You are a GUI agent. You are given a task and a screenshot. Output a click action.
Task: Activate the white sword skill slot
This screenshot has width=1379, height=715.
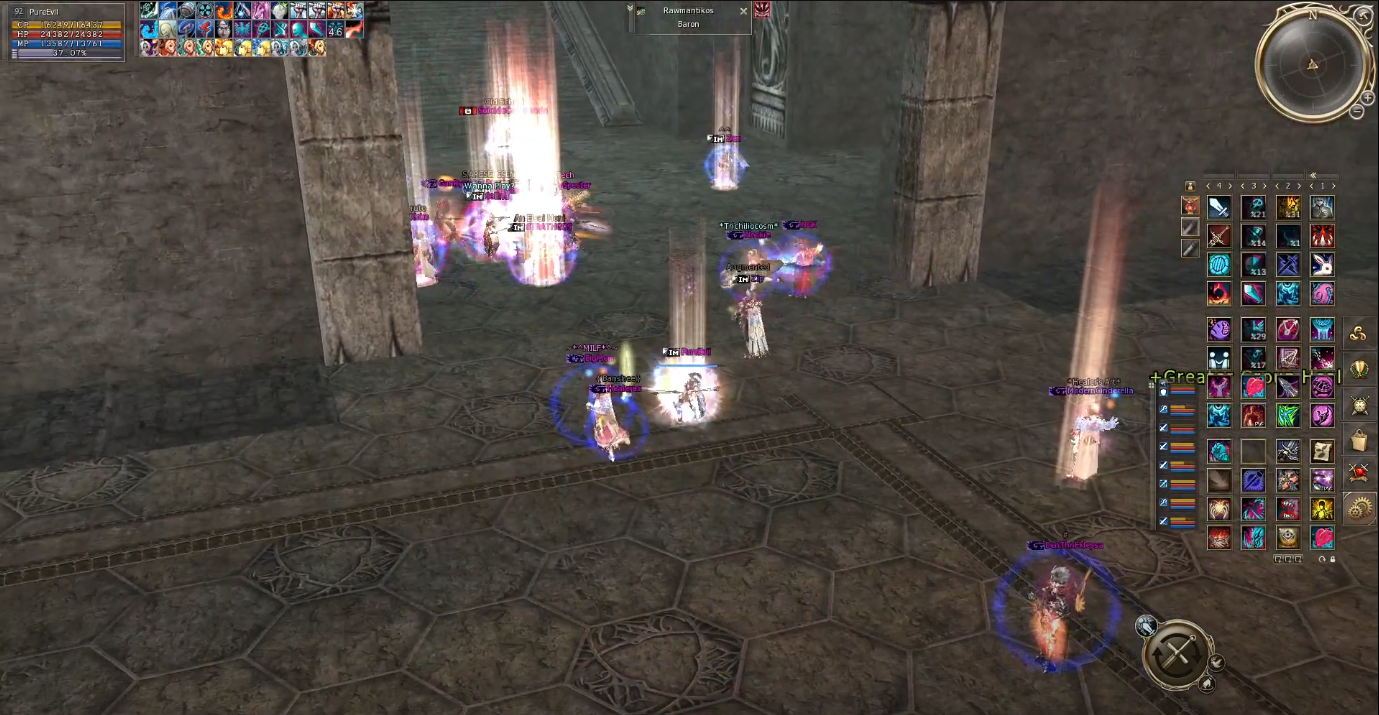(1219, 208)
